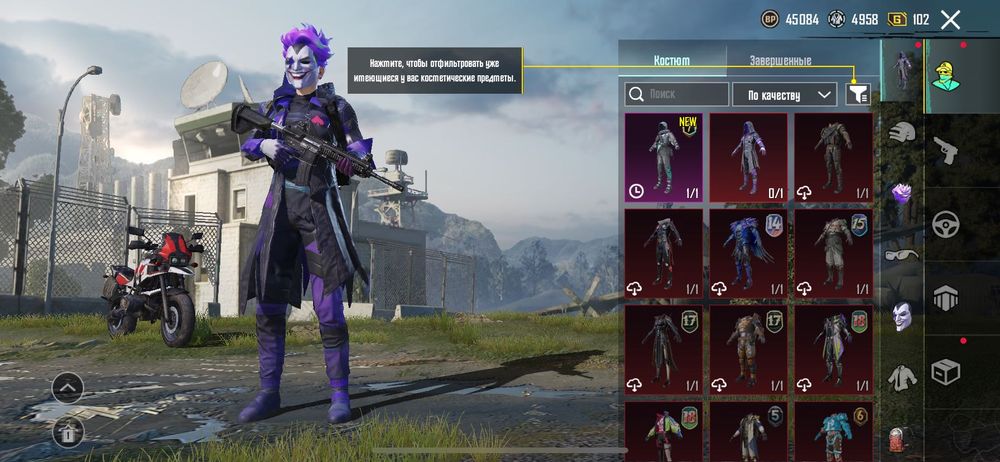Choose the hooded costume showing 0/1
Image resolution: width=1000 pixels, height=462 pixels.
(x=748, y=157)
